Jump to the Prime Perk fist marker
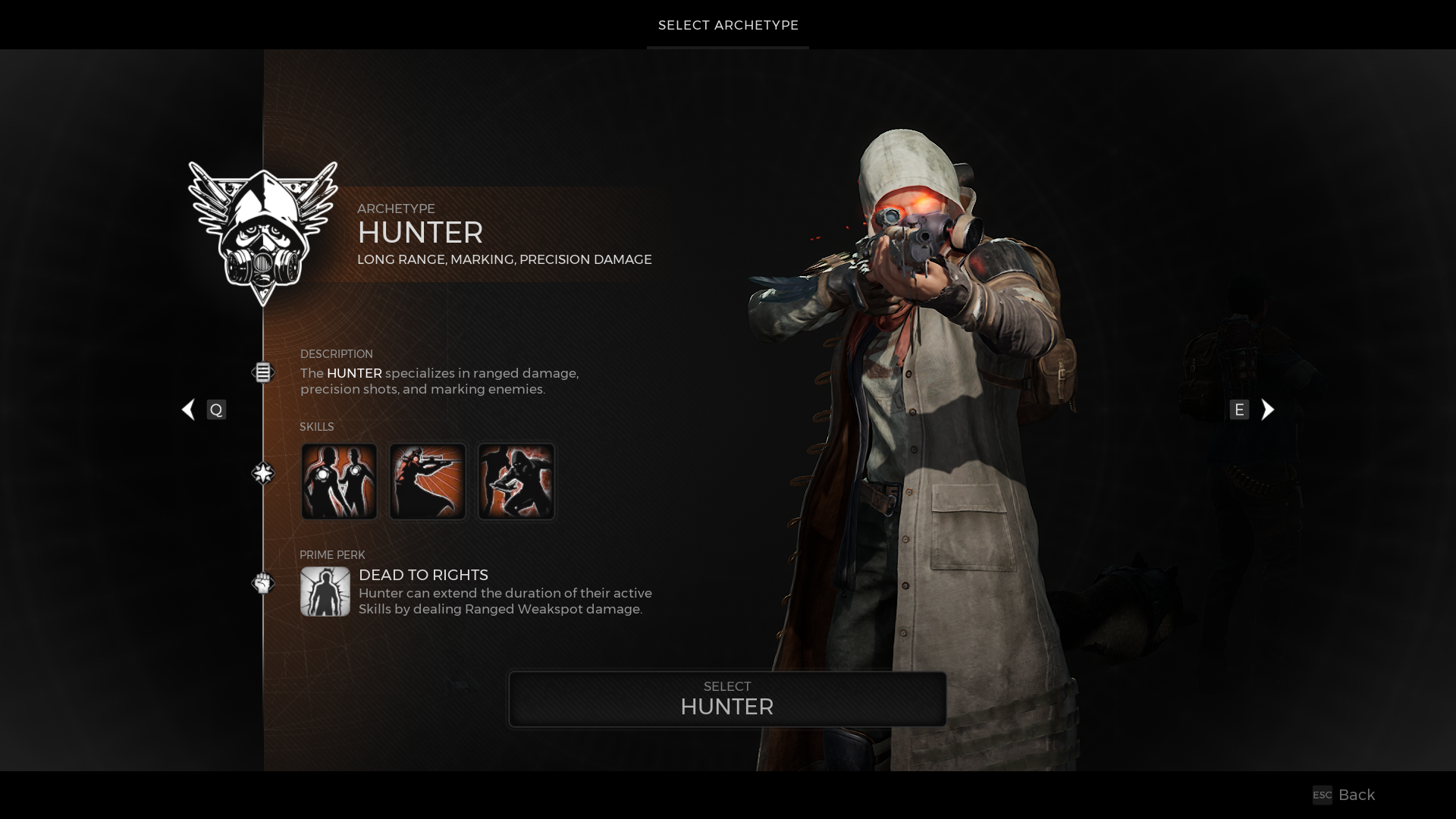Viewport: 1456px width, 819px height. tap(262, 583)
